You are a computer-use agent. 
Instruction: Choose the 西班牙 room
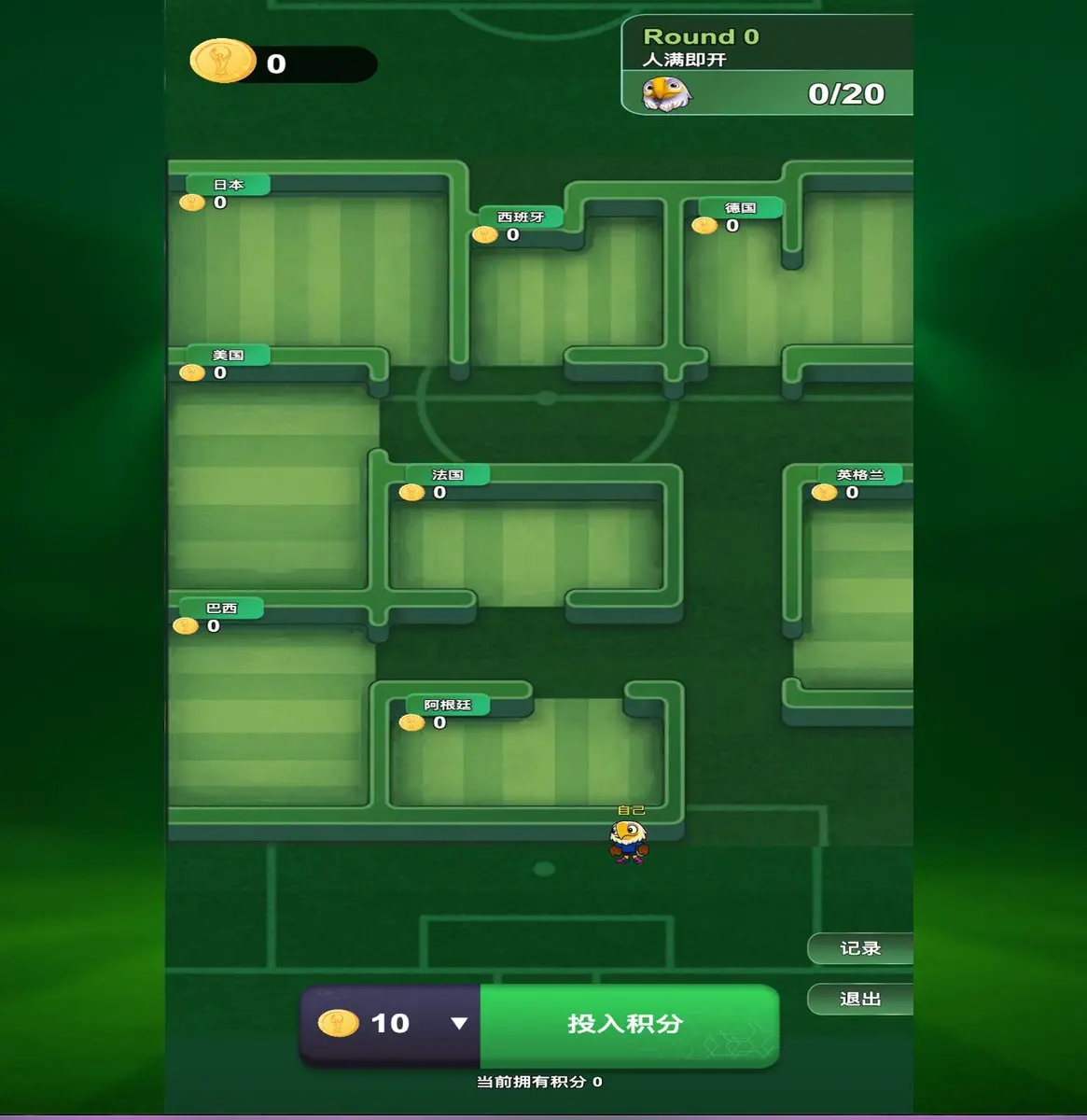[x=564, y=299]
